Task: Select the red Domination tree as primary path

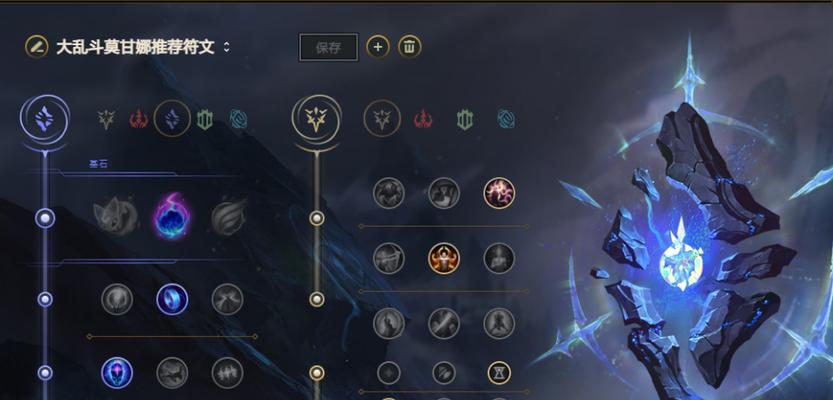Action: click(x=138, y=120)
